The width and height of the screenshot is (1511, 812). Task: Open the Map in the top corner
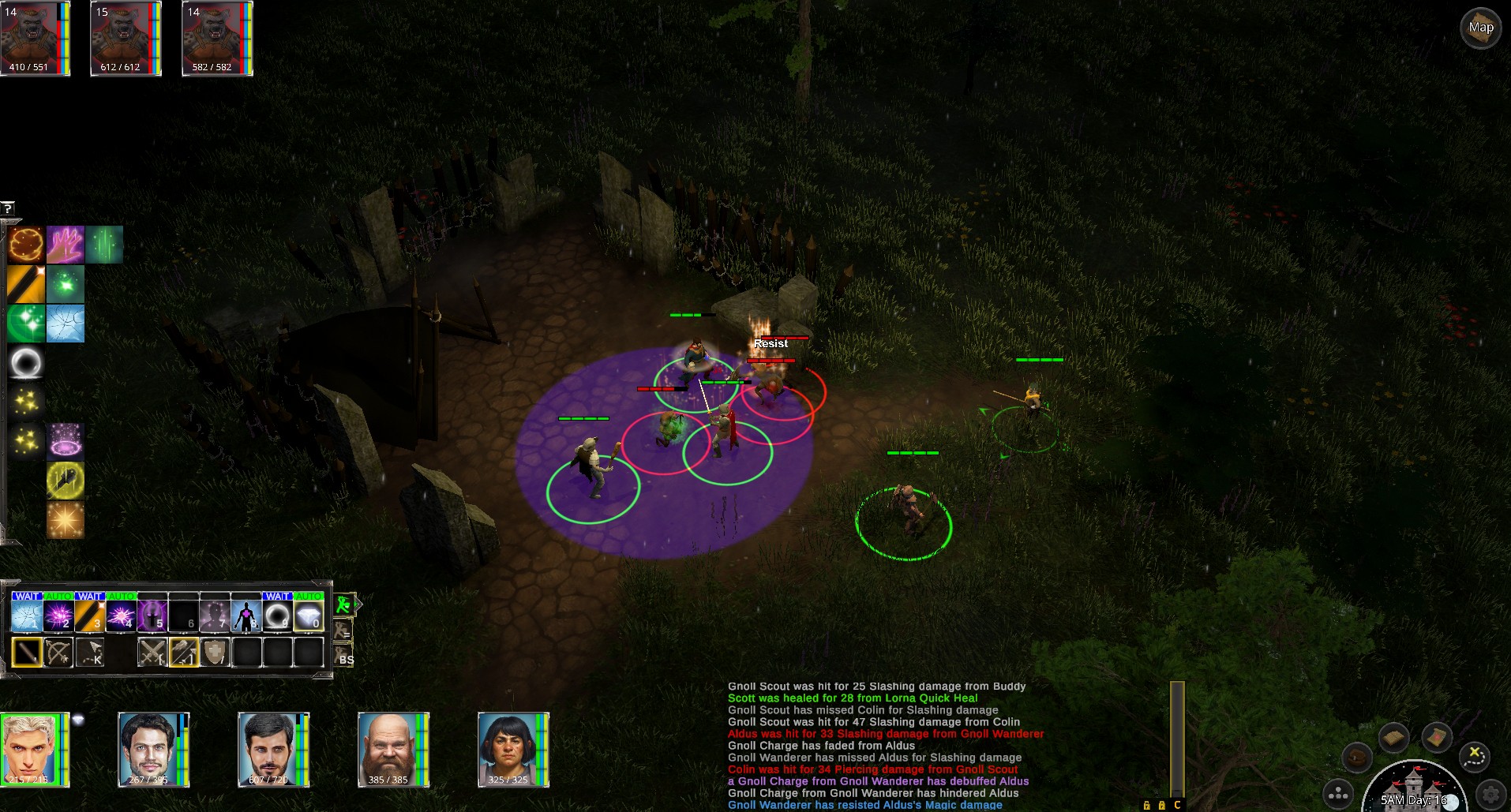[x=1480, y=28]
